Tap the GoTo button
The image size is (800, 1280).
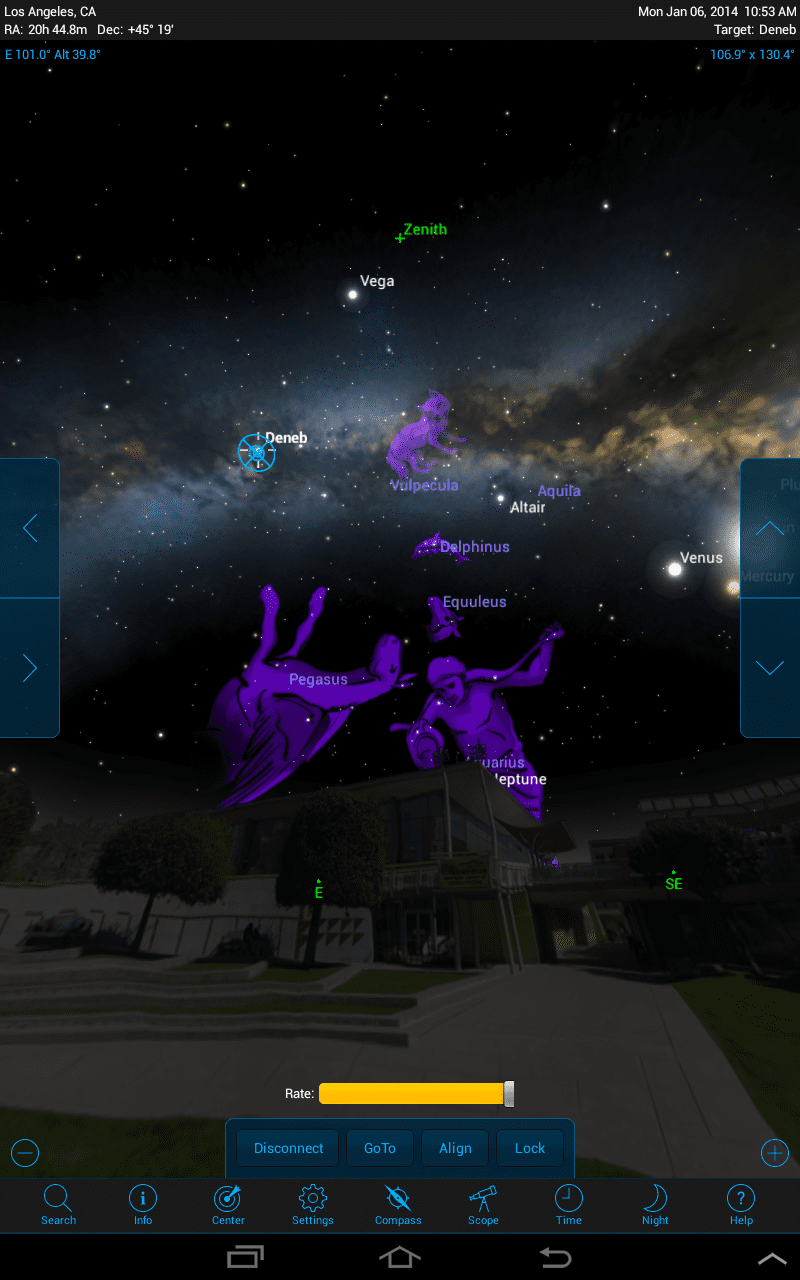pyautogui.click(x=380, y=1148)
